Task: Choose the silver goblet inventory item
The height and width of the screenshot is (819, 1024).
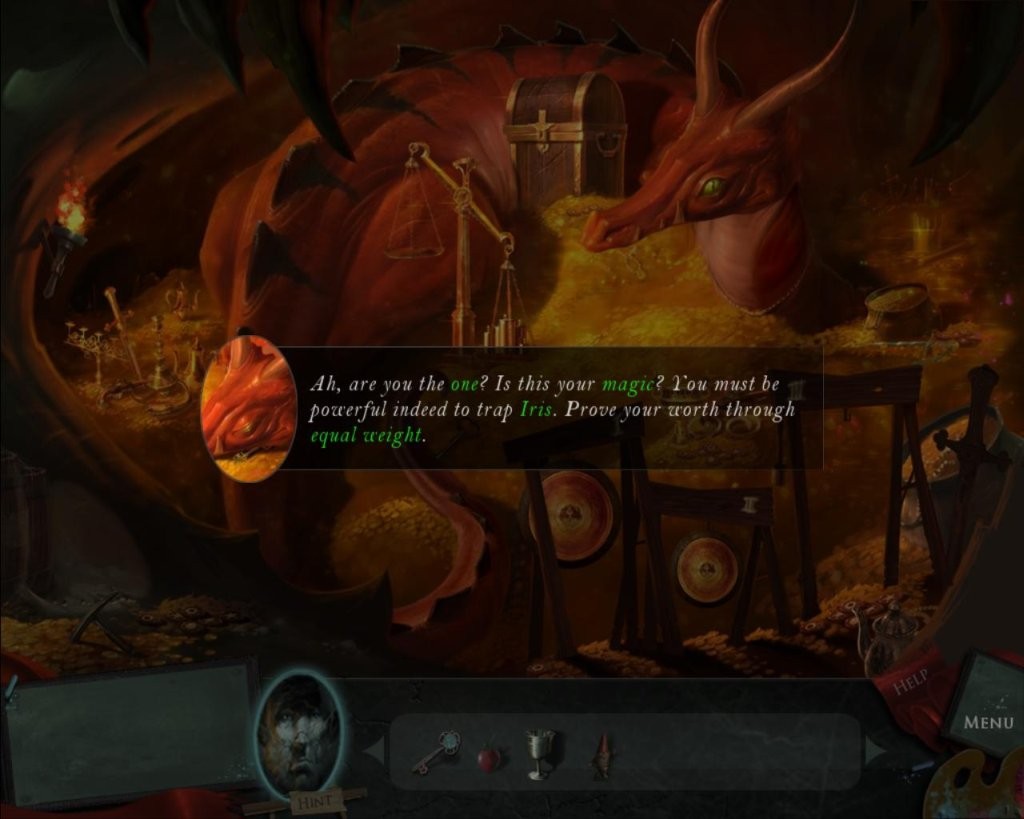Action: point(541,753)
